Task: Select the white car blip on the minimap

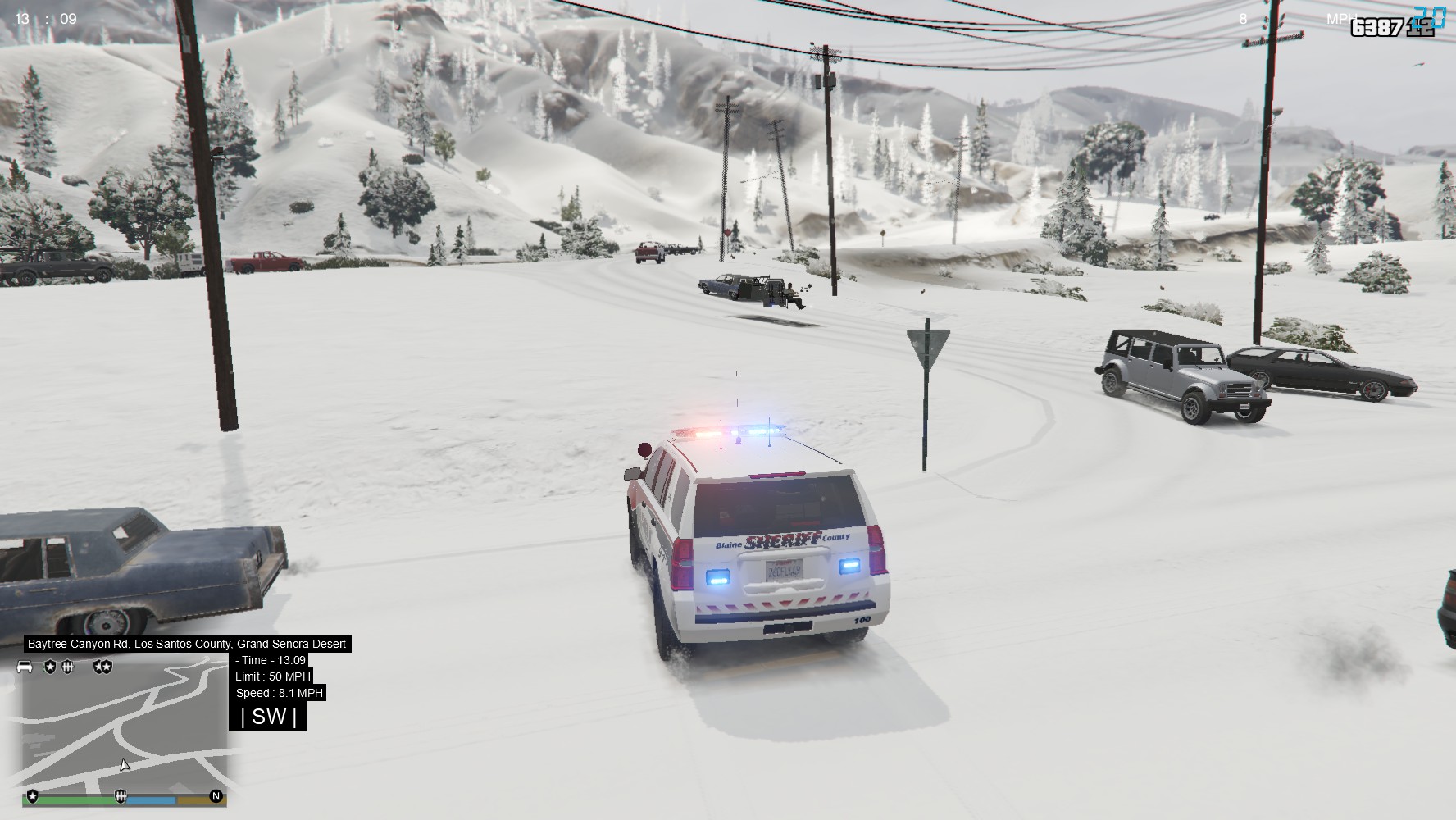Action: pos(25,667)
